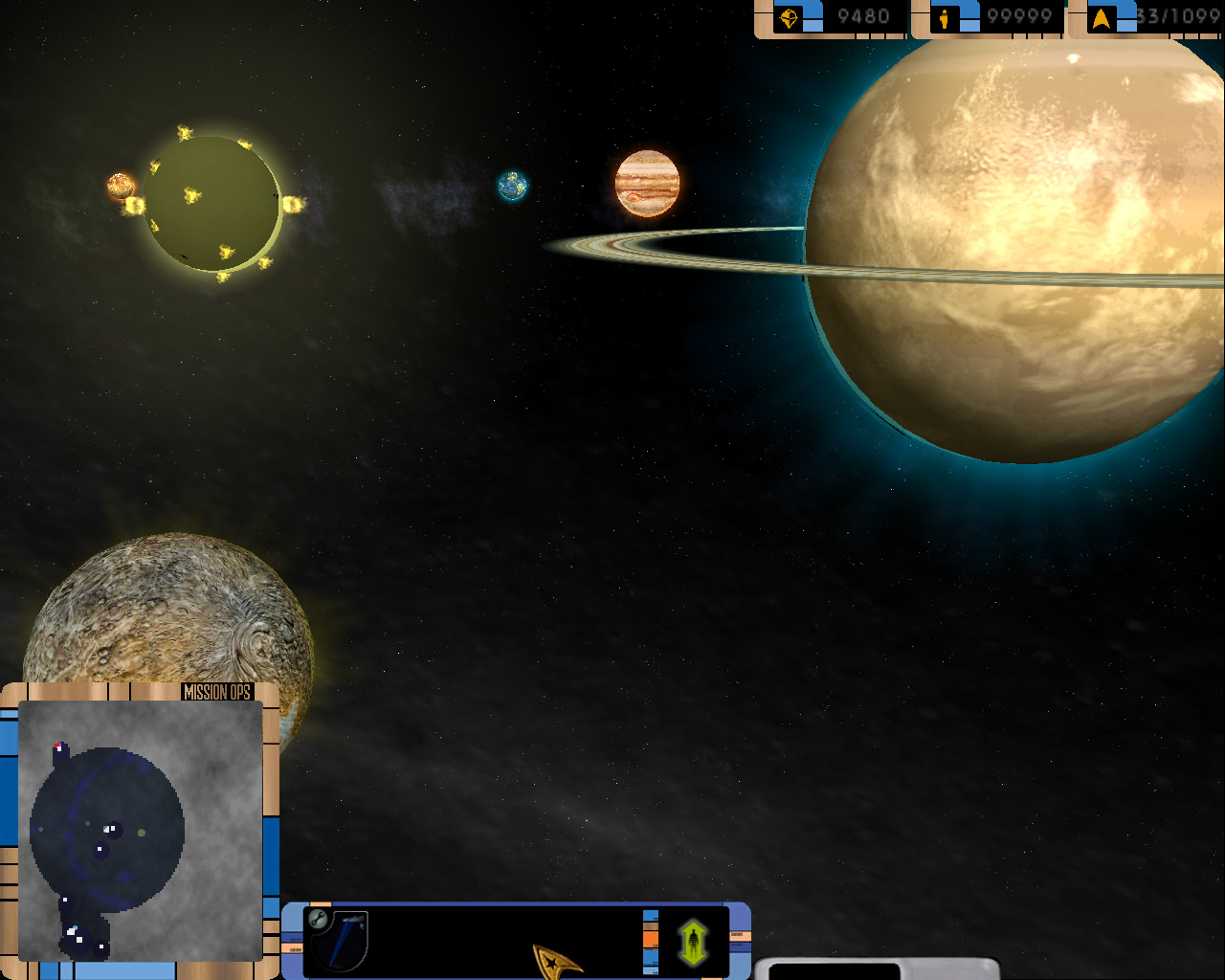
Task: Click the Starfleet officer count icon
Action: pyautogui.click(x=1102, y=18)
